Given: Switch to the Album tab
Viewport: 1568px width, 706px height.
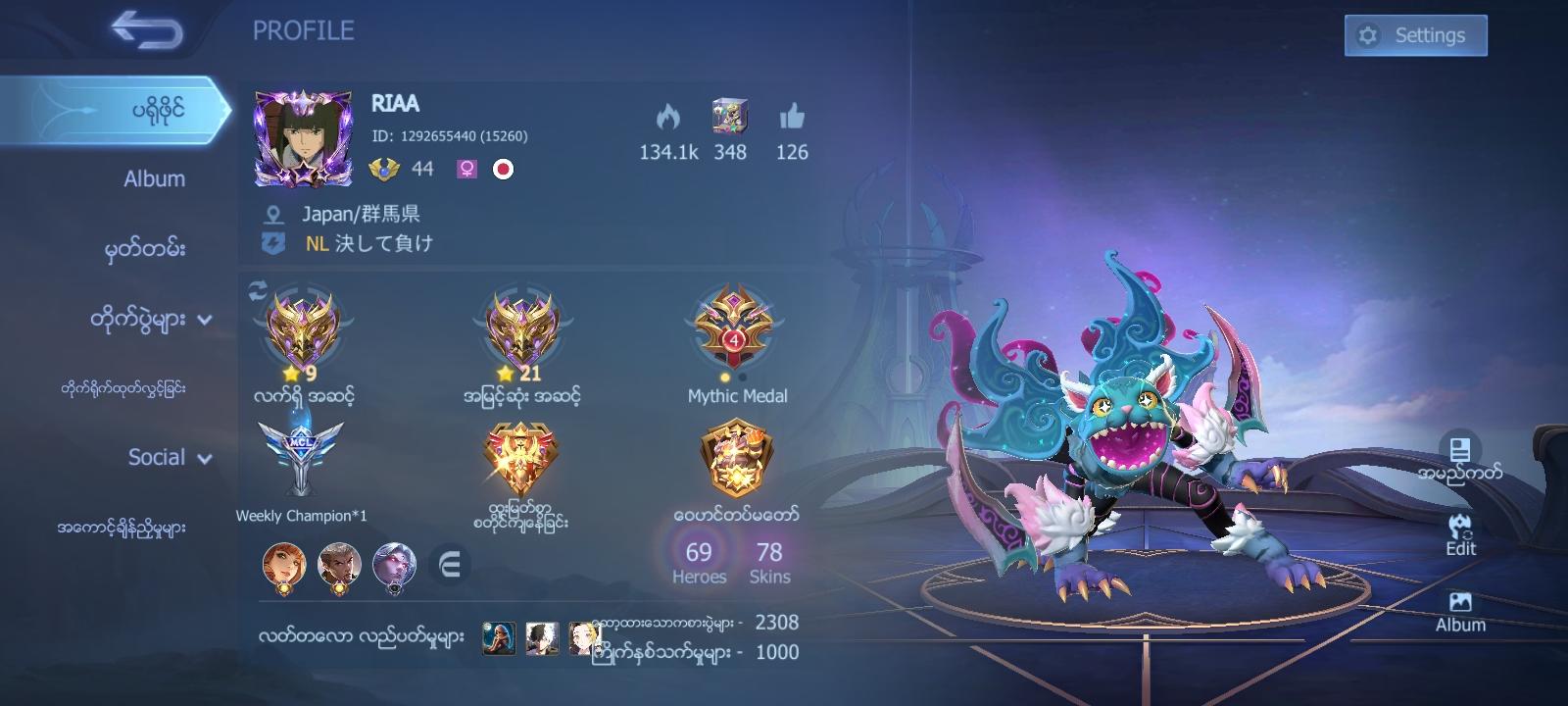Looking at the screenshot, I should click(x=152, y=179).
